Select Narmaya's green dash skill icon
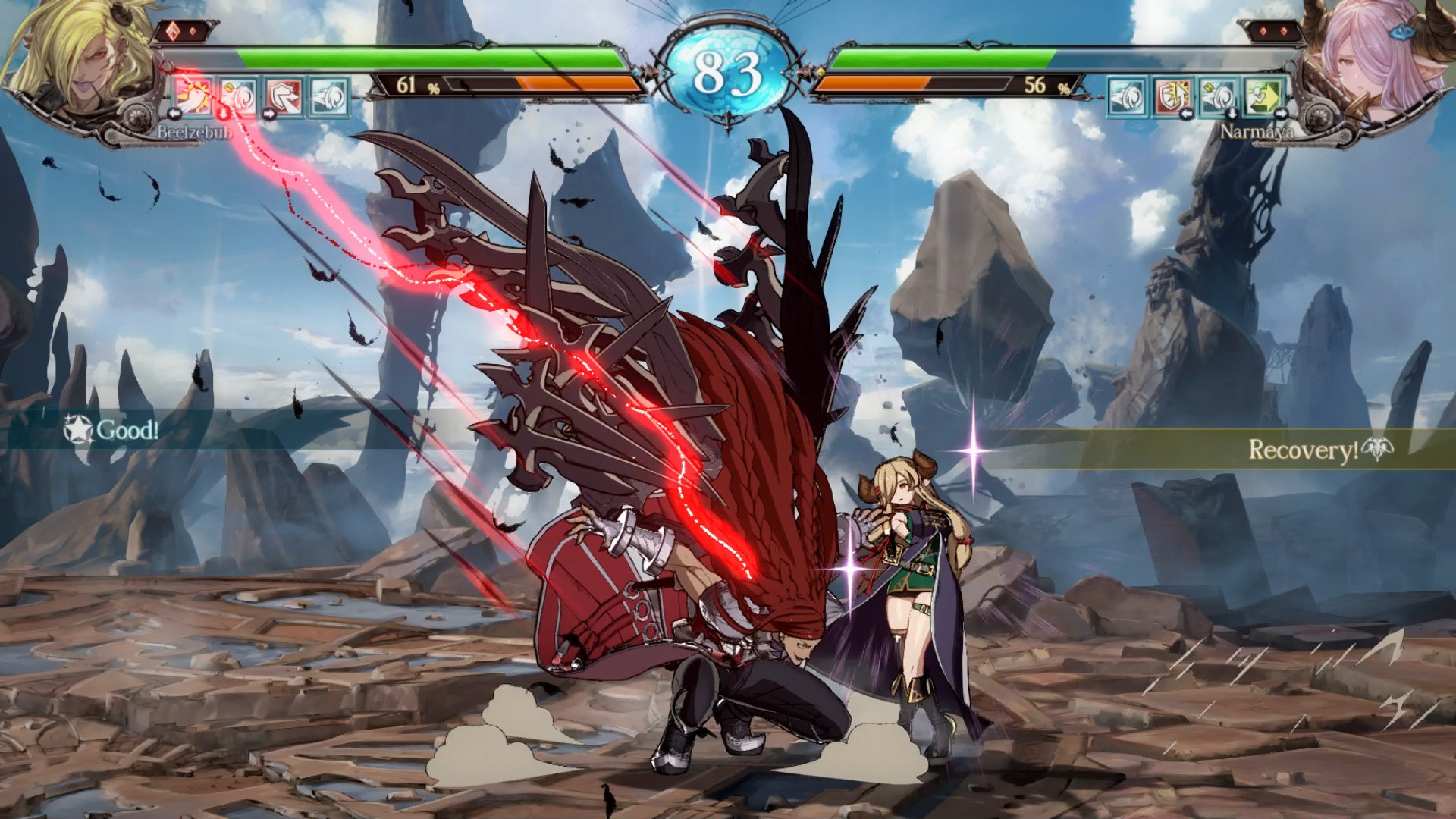 click(1264, 97)
